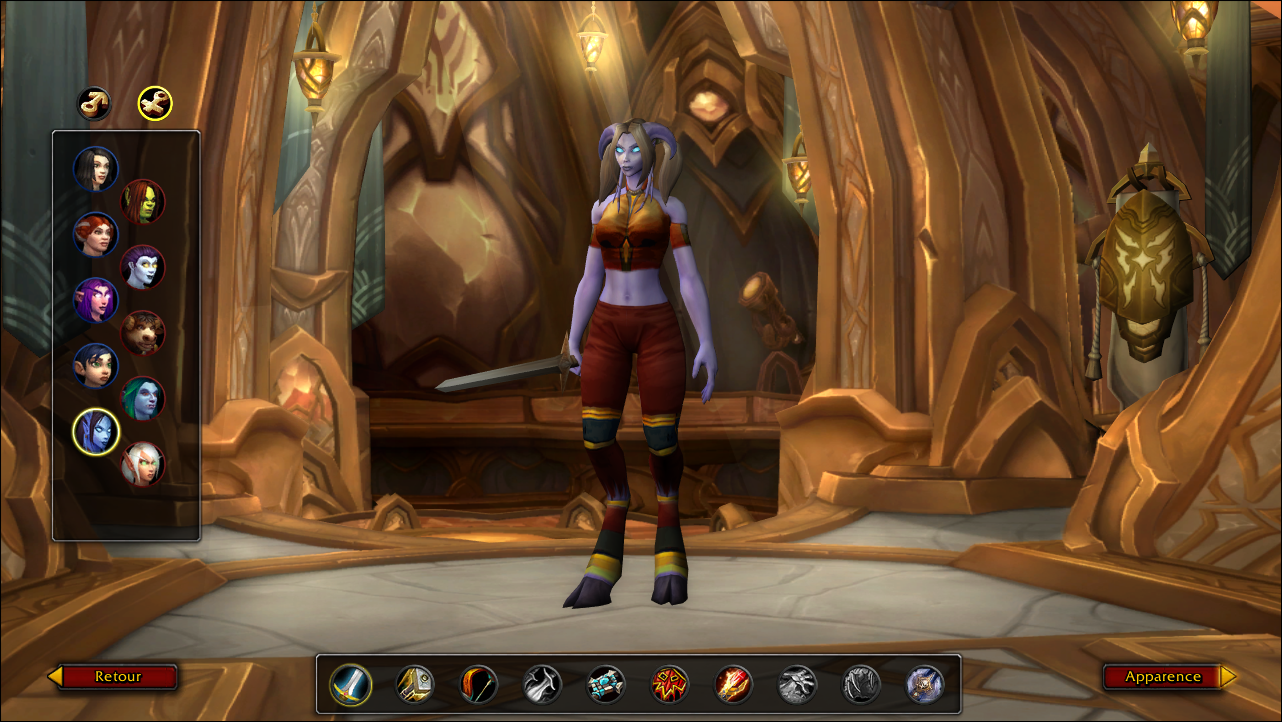Choose the Blood Elf race portrait
Screen dimensions: 1282x722
tap(143, 464)
